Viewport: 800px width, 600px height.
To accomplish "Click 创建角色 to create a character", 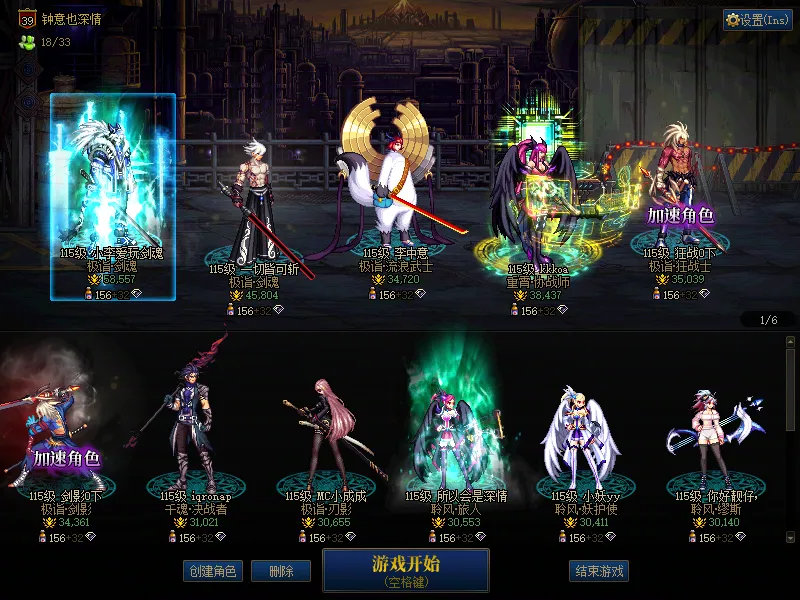I will pyautogui.click(x=212, y=571).
